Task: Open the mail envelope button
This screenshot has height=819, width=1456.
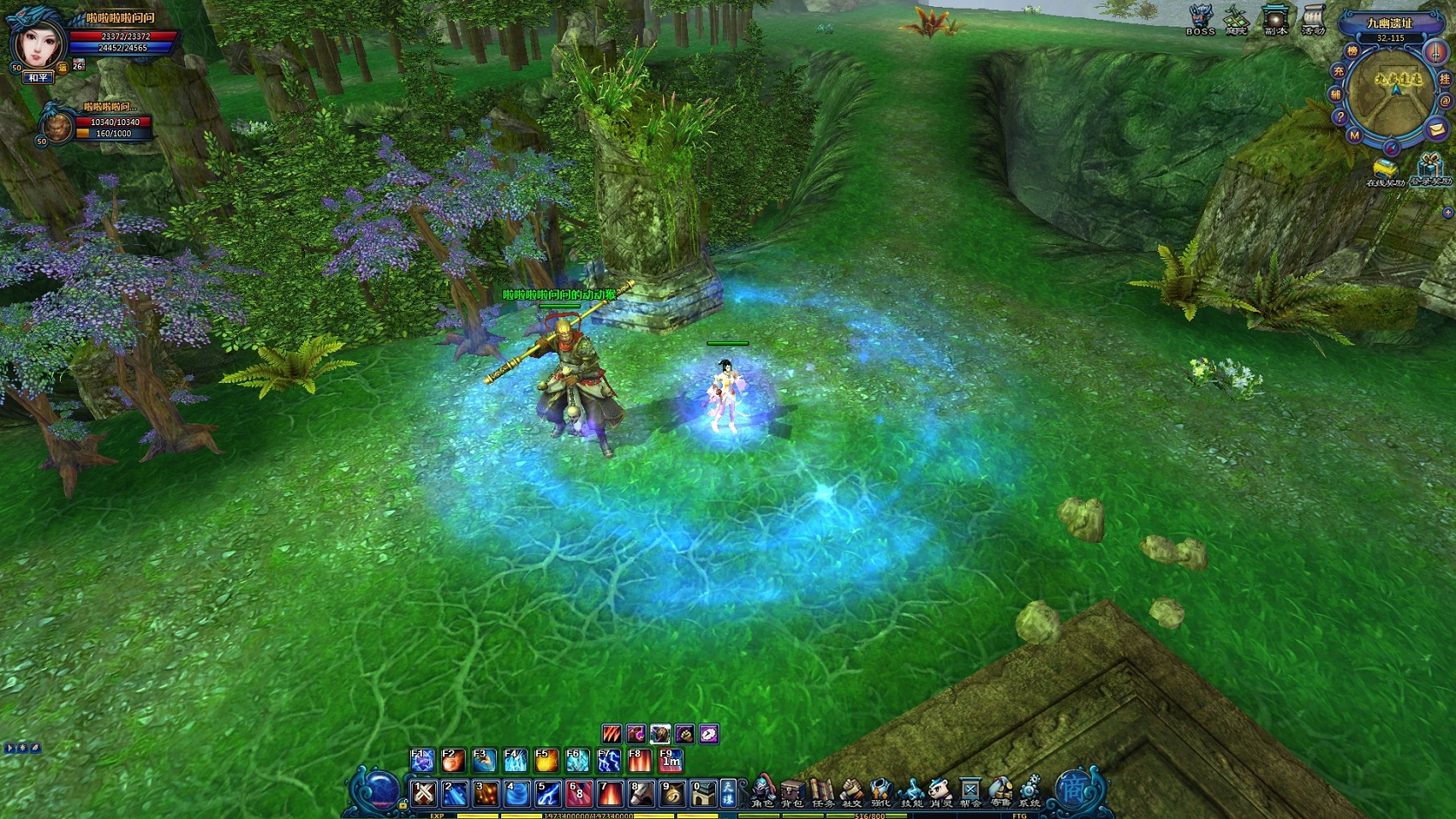Action: [x=1436, y=129]
